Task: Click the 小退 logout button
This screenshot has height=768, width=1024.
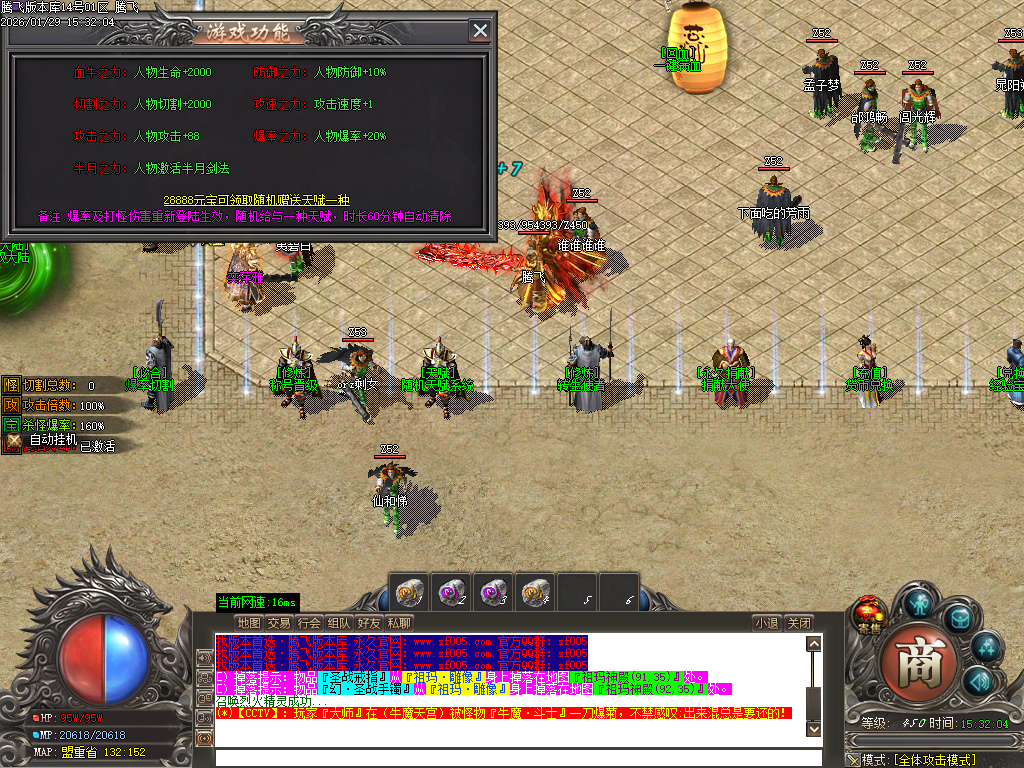Action: coord(767,623)
